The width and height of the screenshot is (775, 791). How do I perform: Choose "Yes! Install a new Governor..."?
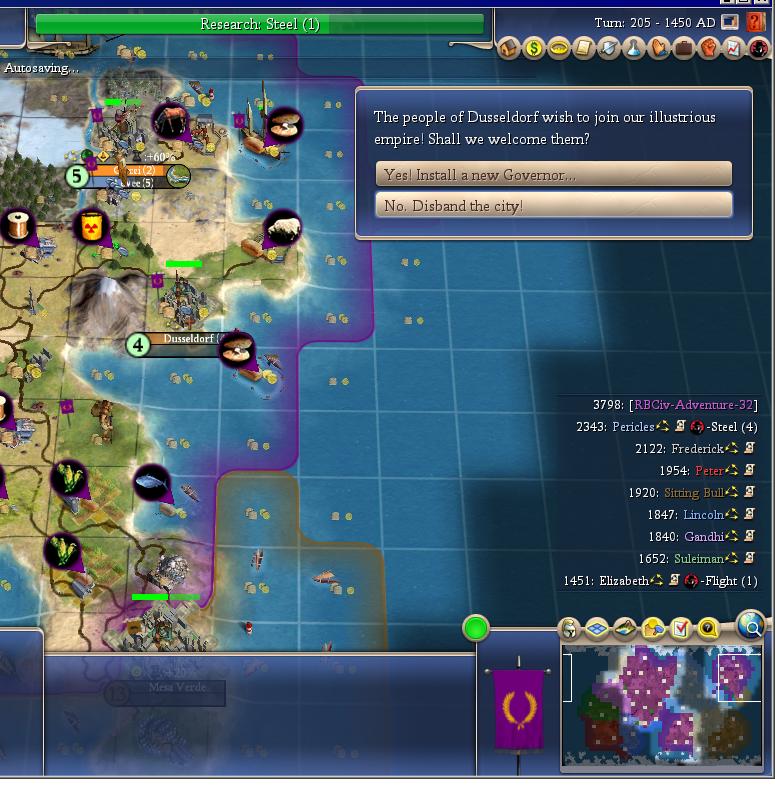click(553, 175)
